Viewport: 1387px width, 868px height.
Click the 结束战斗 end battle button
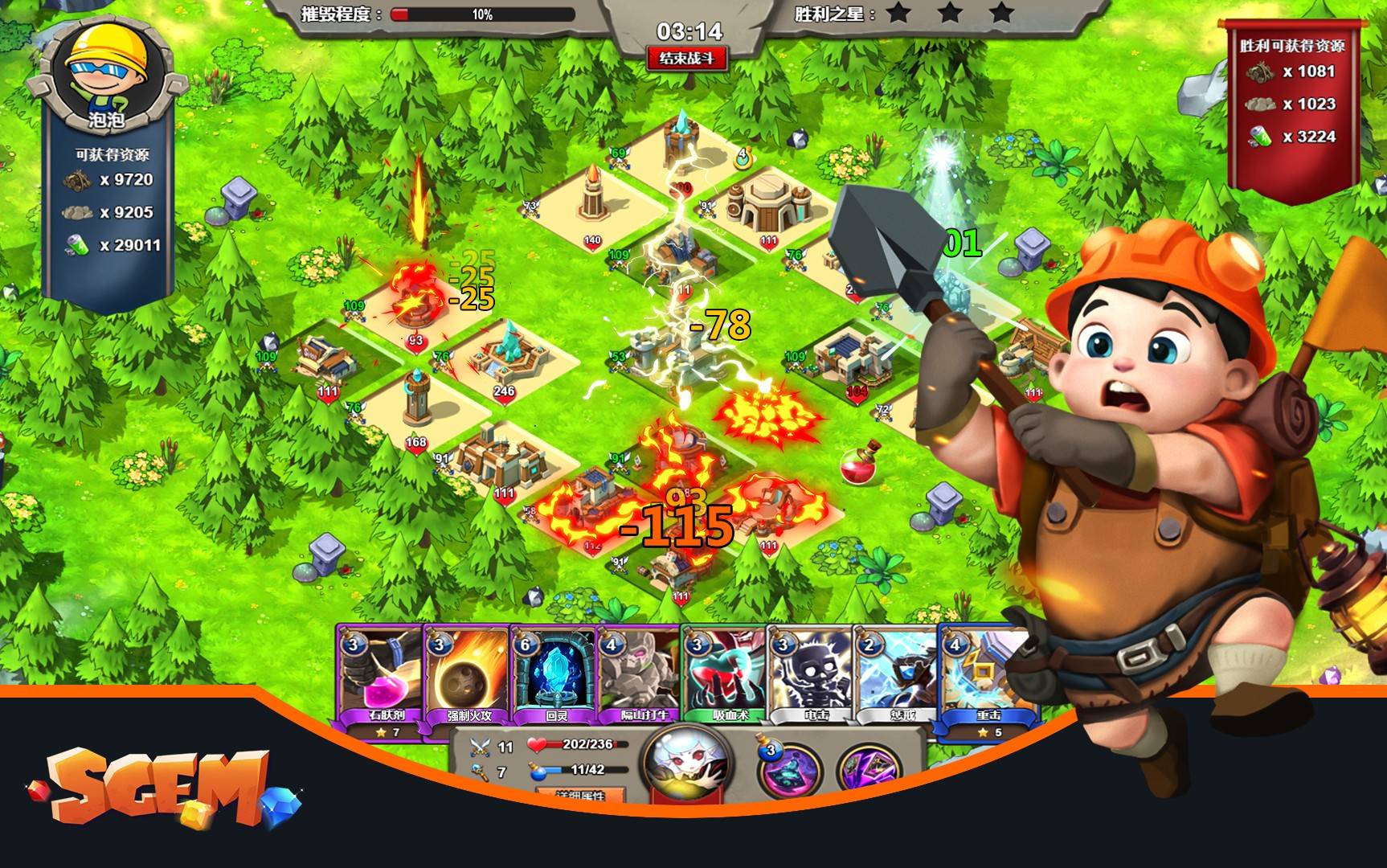pyautogui.click(x=687, y=59)
